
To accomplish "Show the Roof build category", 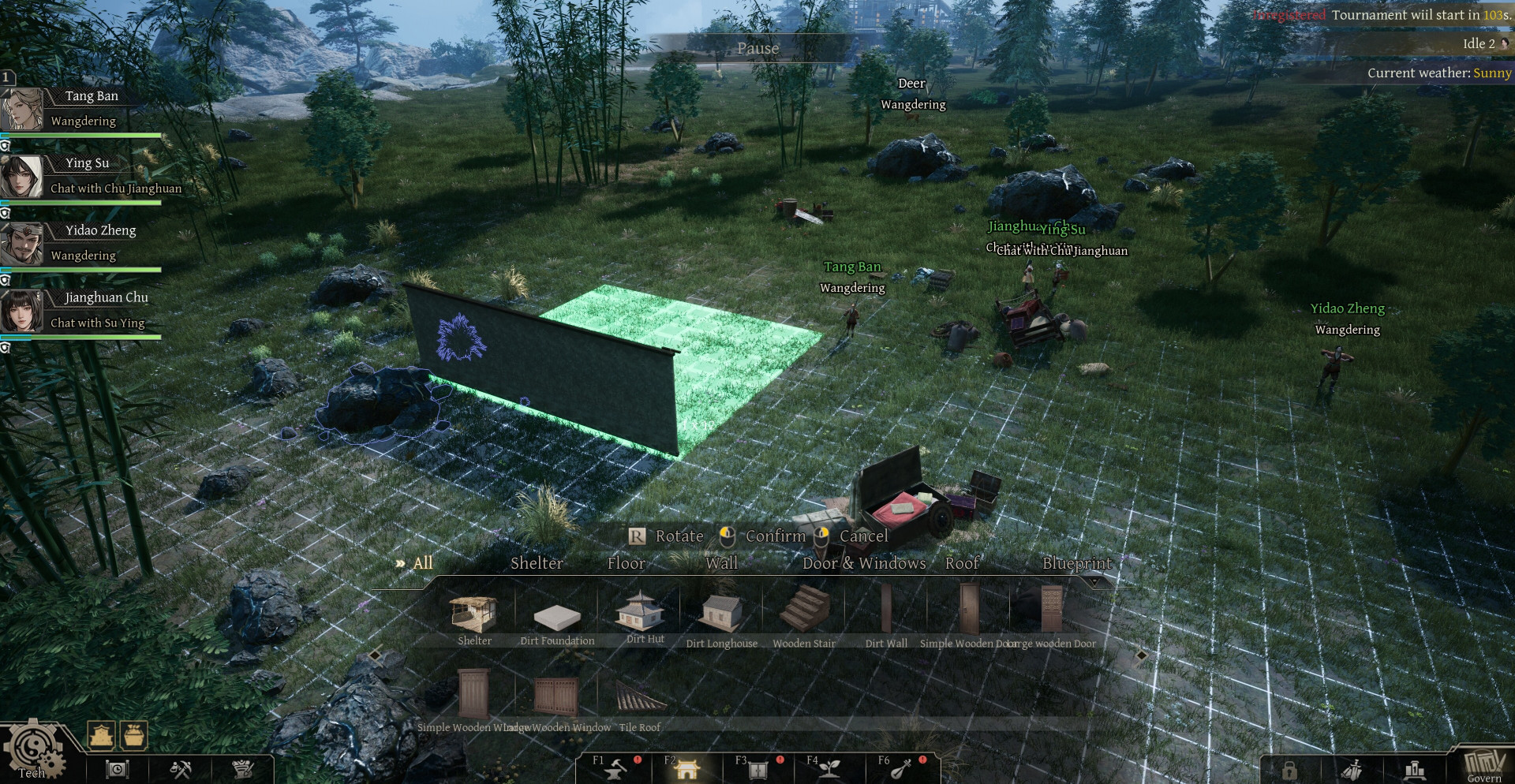I will click(962, 563).
